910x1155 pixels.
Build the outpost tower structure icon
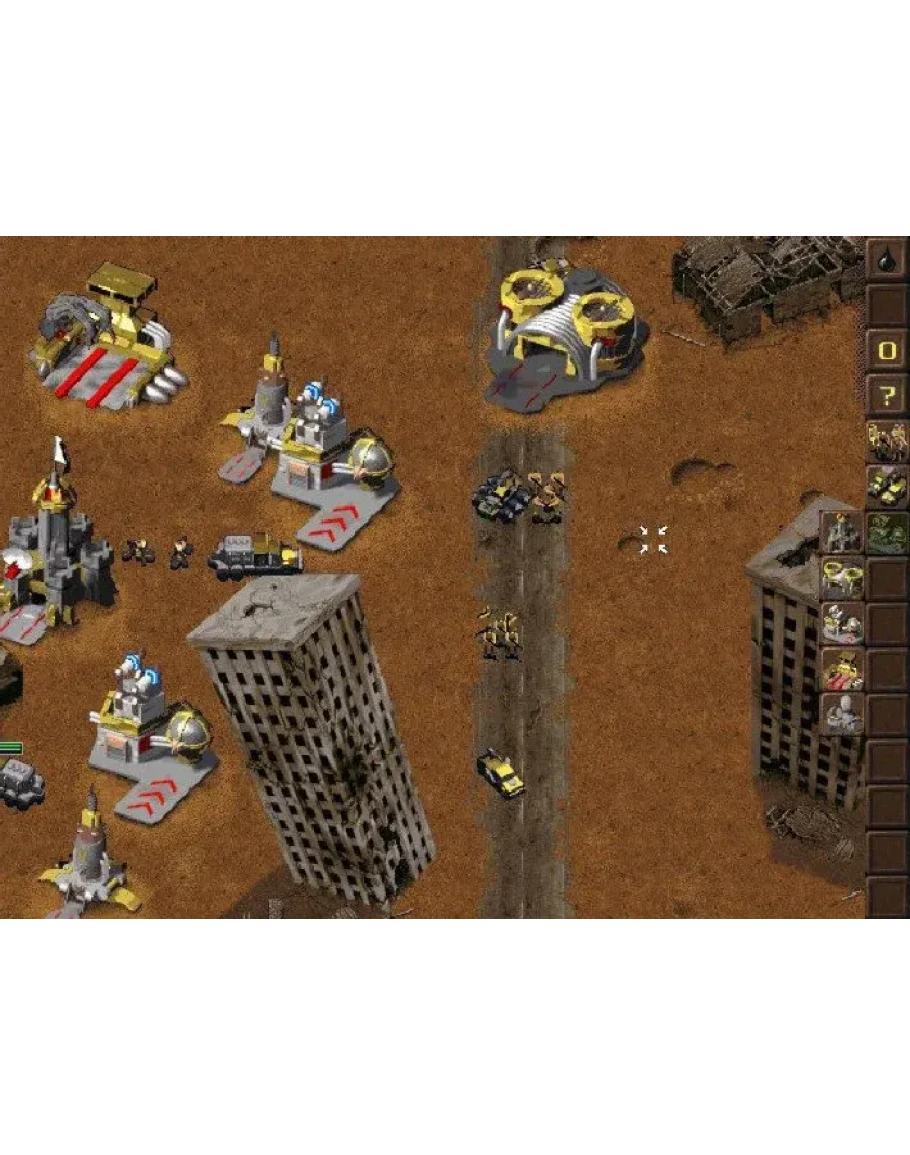(841, 531)
